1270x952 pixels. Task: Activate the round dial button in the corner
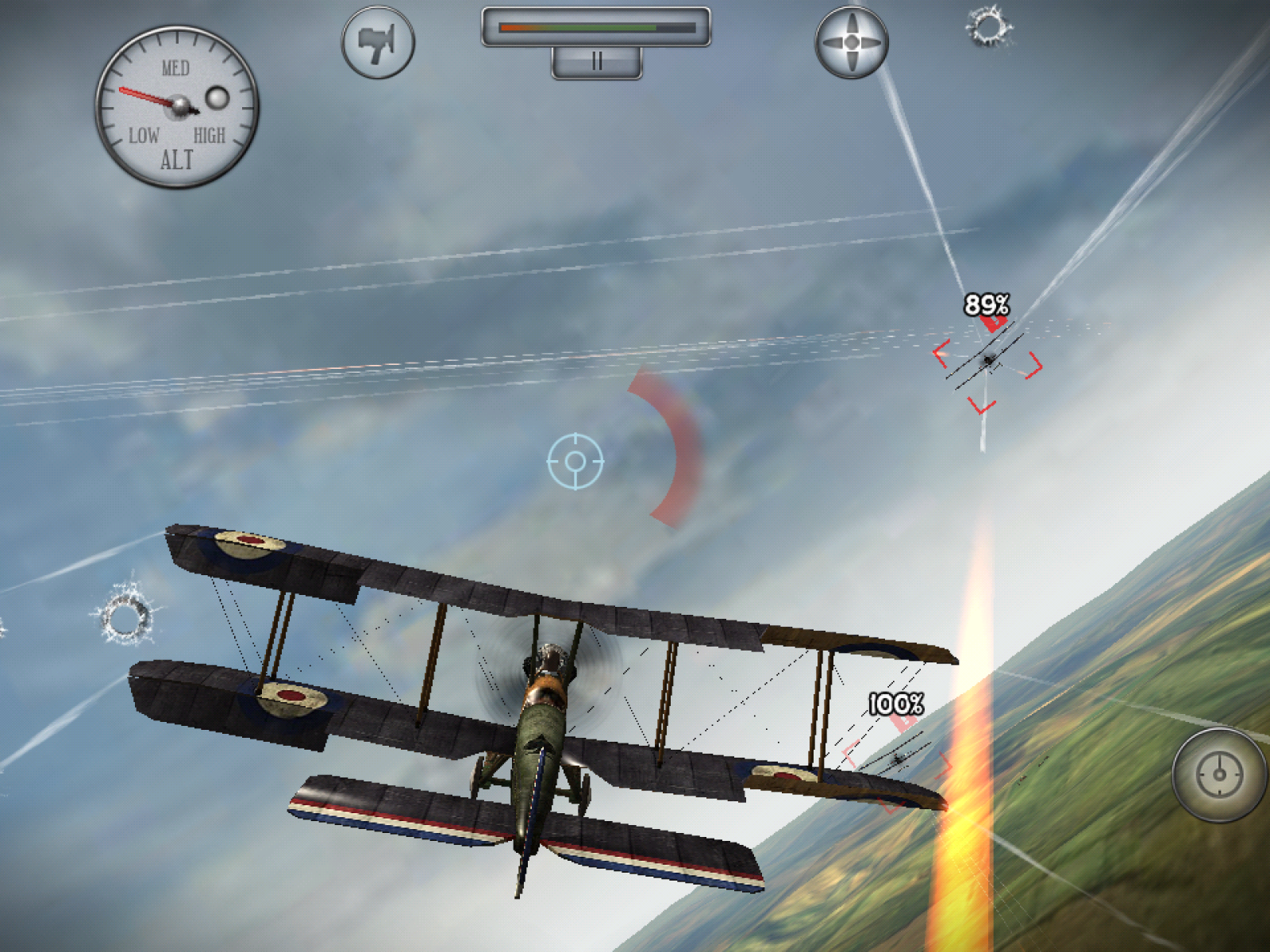[1220, 774]
